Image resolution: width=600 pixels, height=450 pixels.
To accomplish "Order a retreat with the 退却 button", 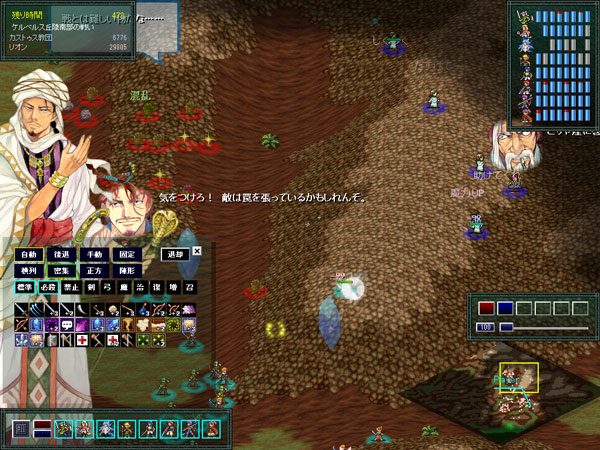I will tap(175, 255).
